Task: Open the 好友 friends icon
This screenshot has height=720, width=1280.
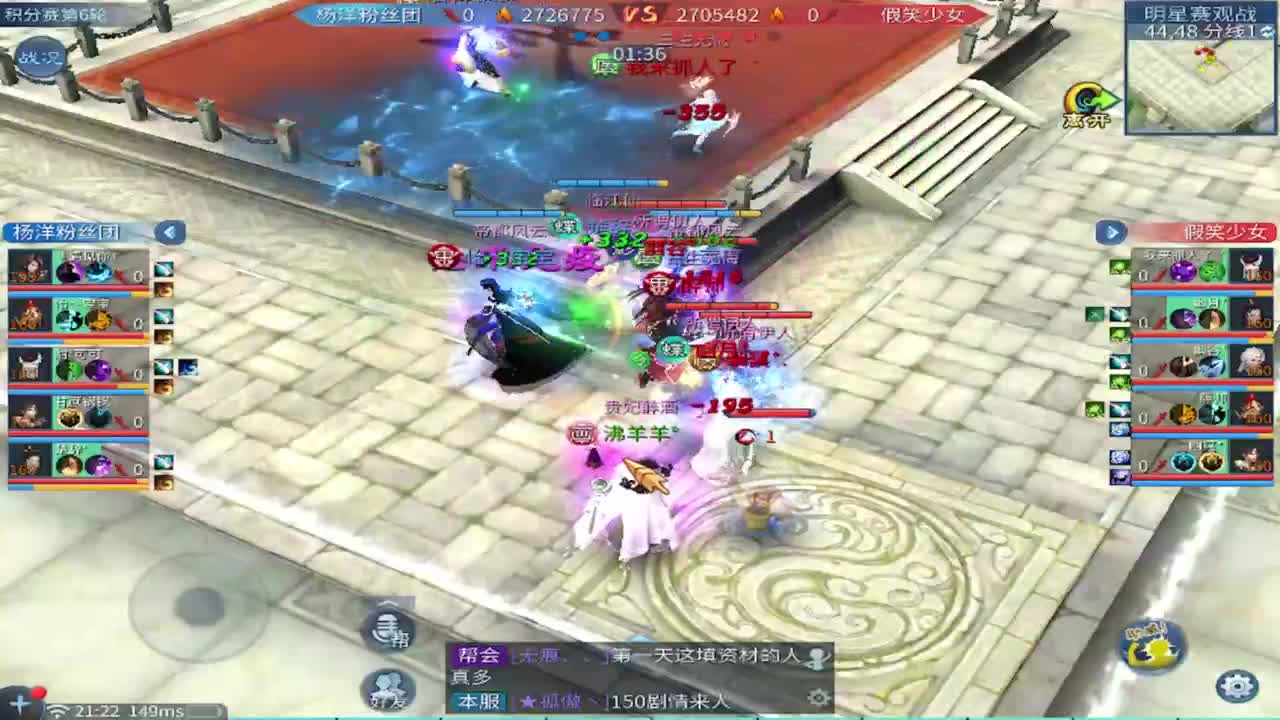Action: click(385, 687)
